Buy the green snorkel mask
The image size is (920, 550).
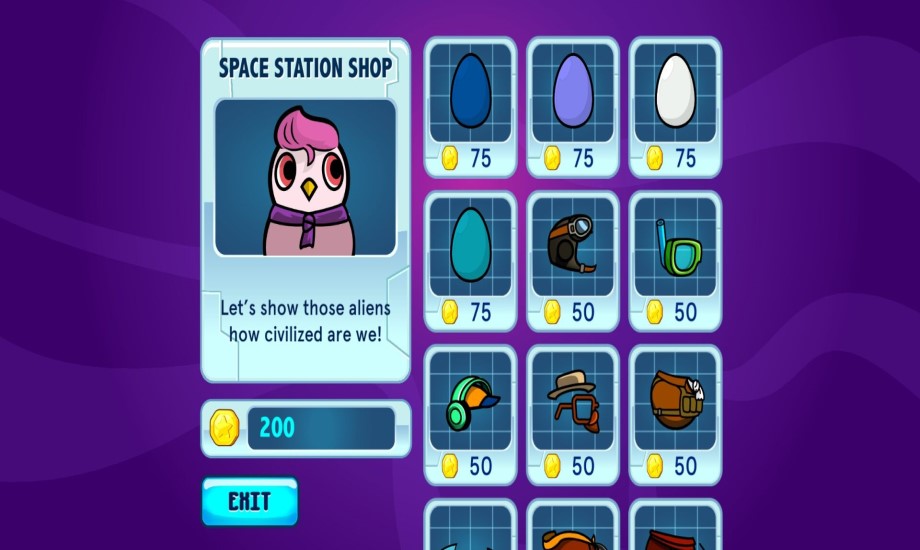click(675, 259)
